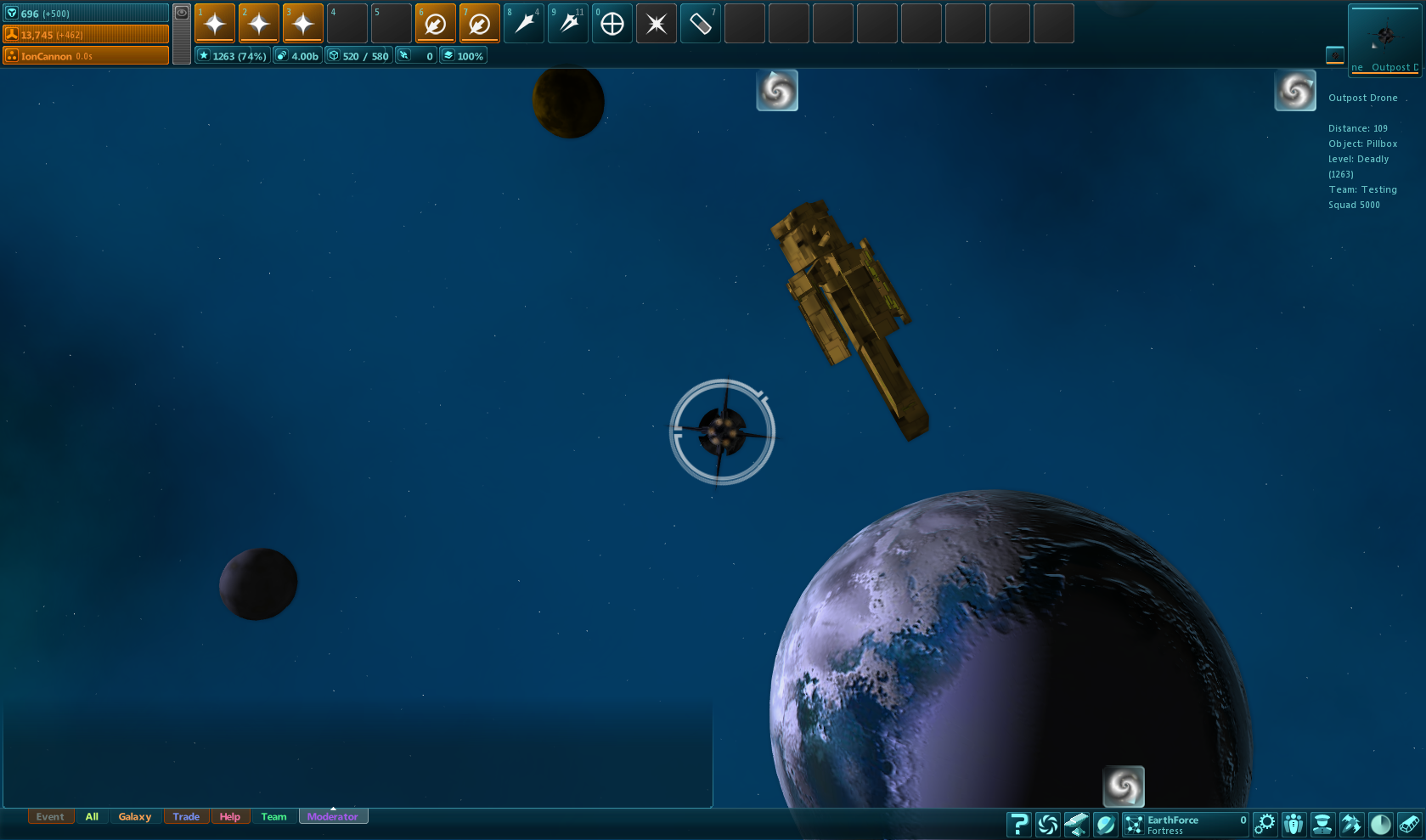This screenshot has height=840, width=1426.
Task: Use the crosshair target ability in slot 0
Action: coord(612,24)
